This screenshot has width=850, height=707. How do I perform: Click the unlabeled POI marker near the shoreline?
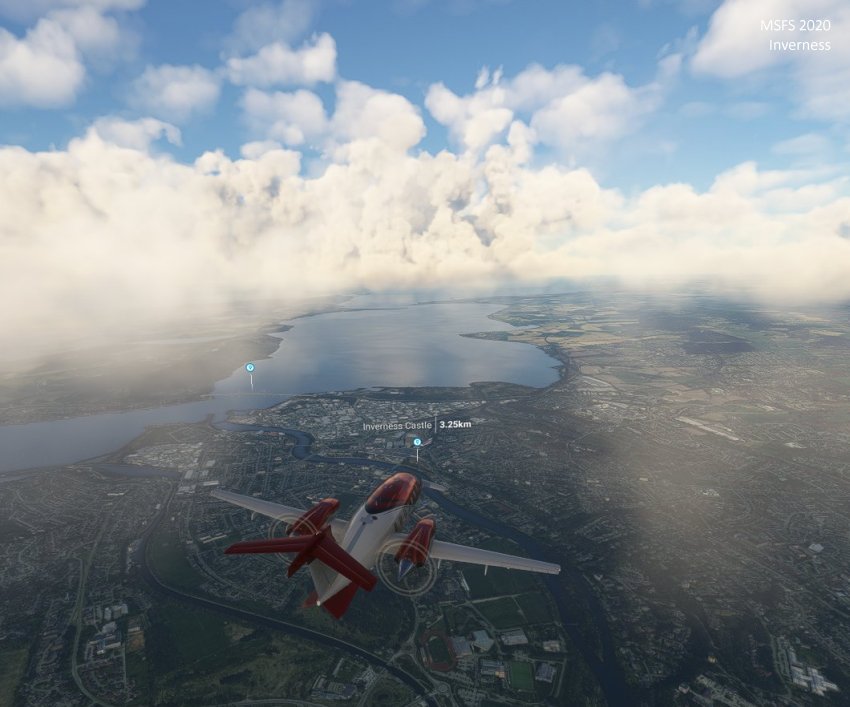[250, 368]
